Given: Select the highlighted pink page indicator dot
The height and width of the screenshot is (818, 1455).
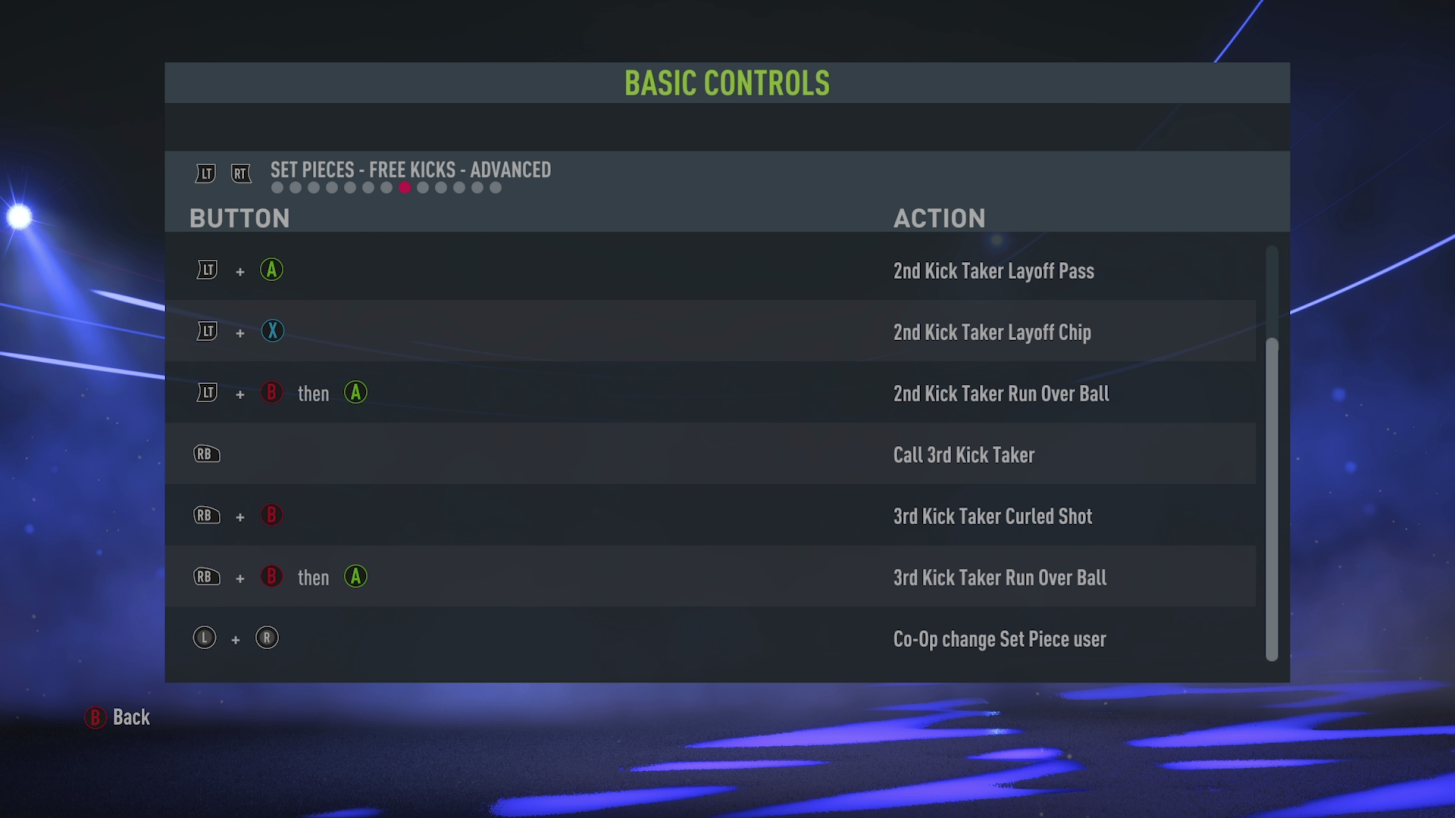Looking at the screenshot, I should point(404,187).
